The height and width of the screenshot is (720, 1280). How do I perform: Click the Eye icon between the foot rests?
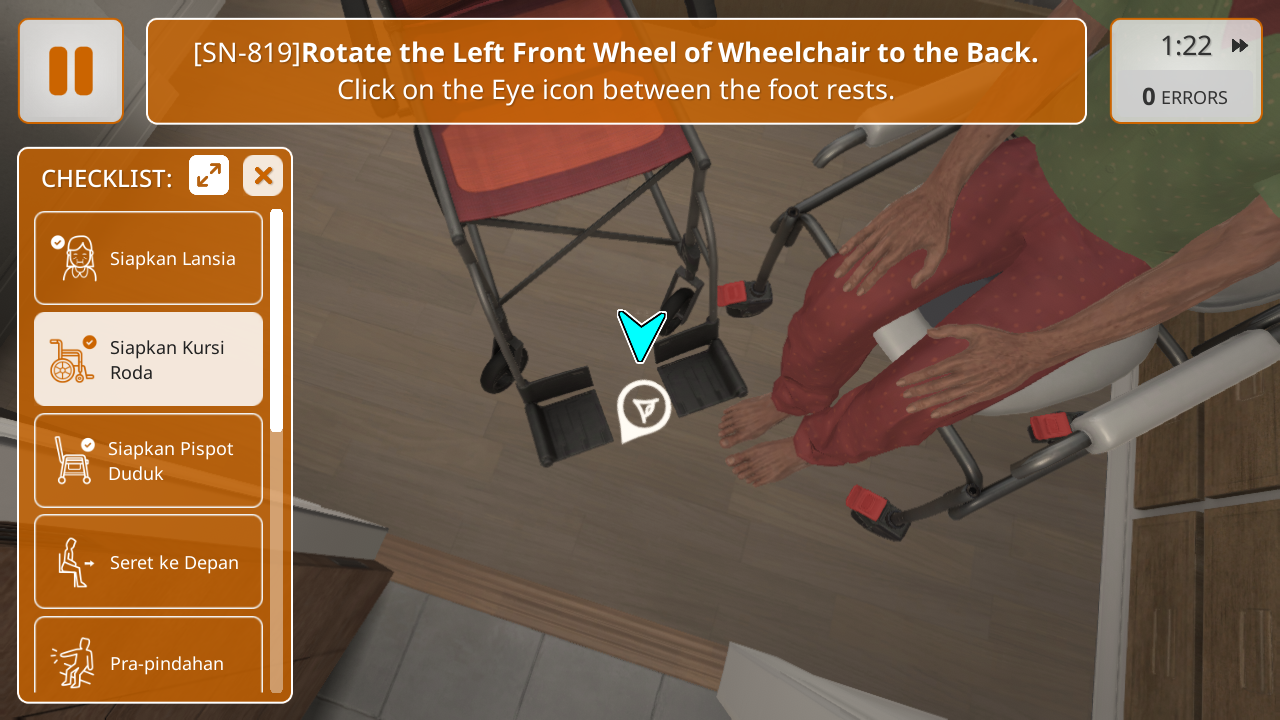point(643,407)
